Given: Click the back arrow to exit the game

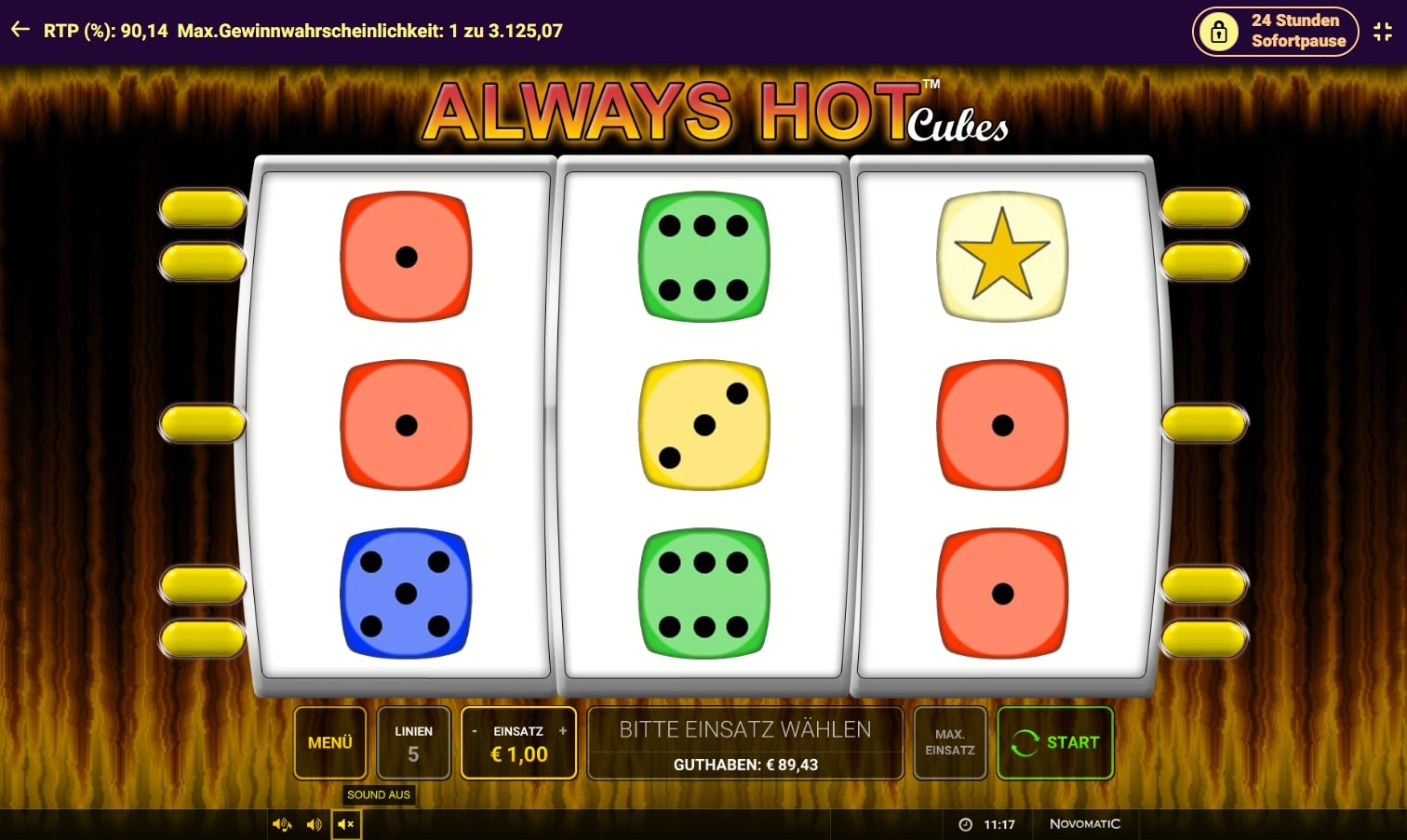Looking at the screenshot, I should (x=20, y=30).
